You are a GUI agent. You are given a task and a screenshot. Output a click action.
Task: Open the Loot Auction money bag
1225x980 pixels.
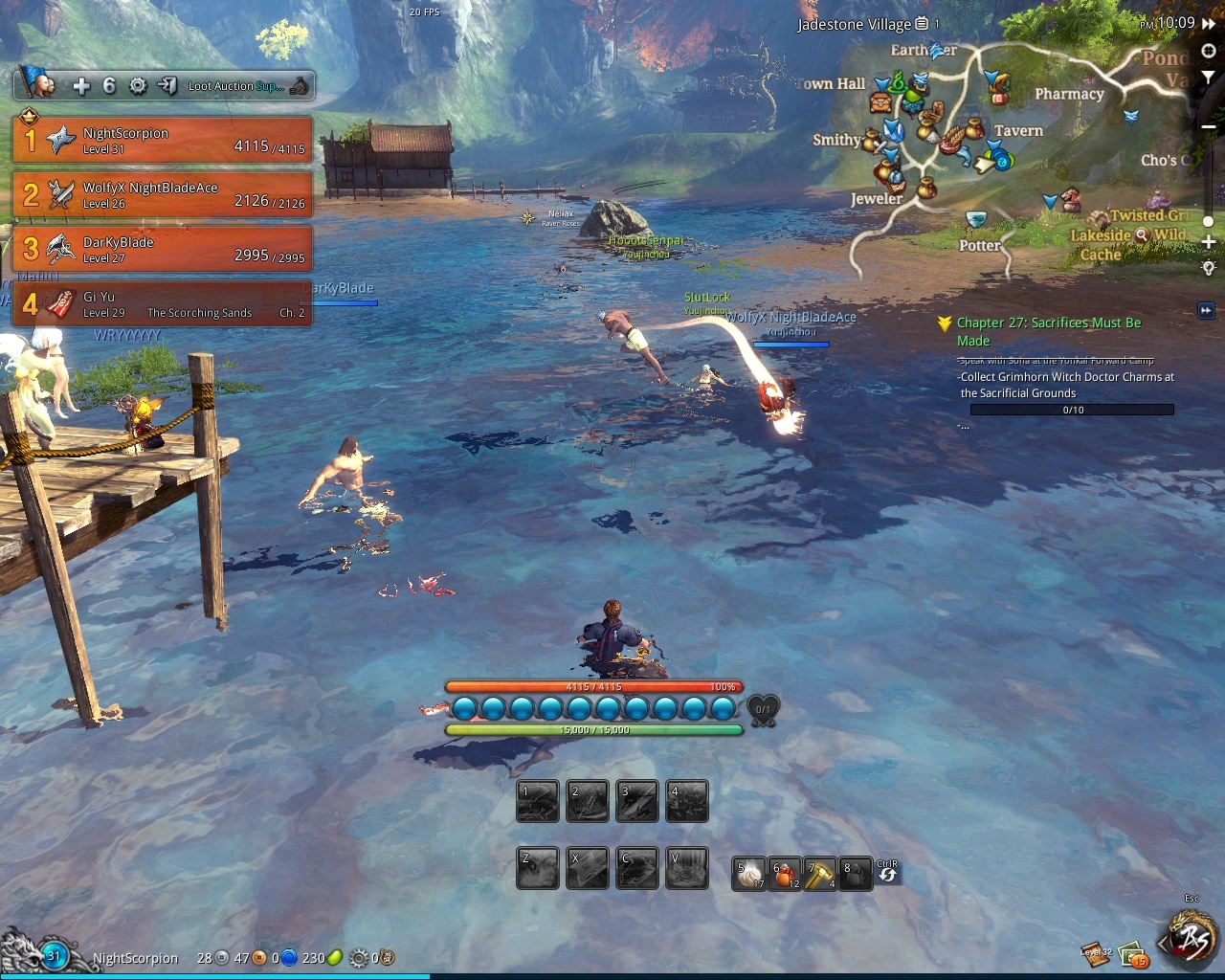coord(300,86)
